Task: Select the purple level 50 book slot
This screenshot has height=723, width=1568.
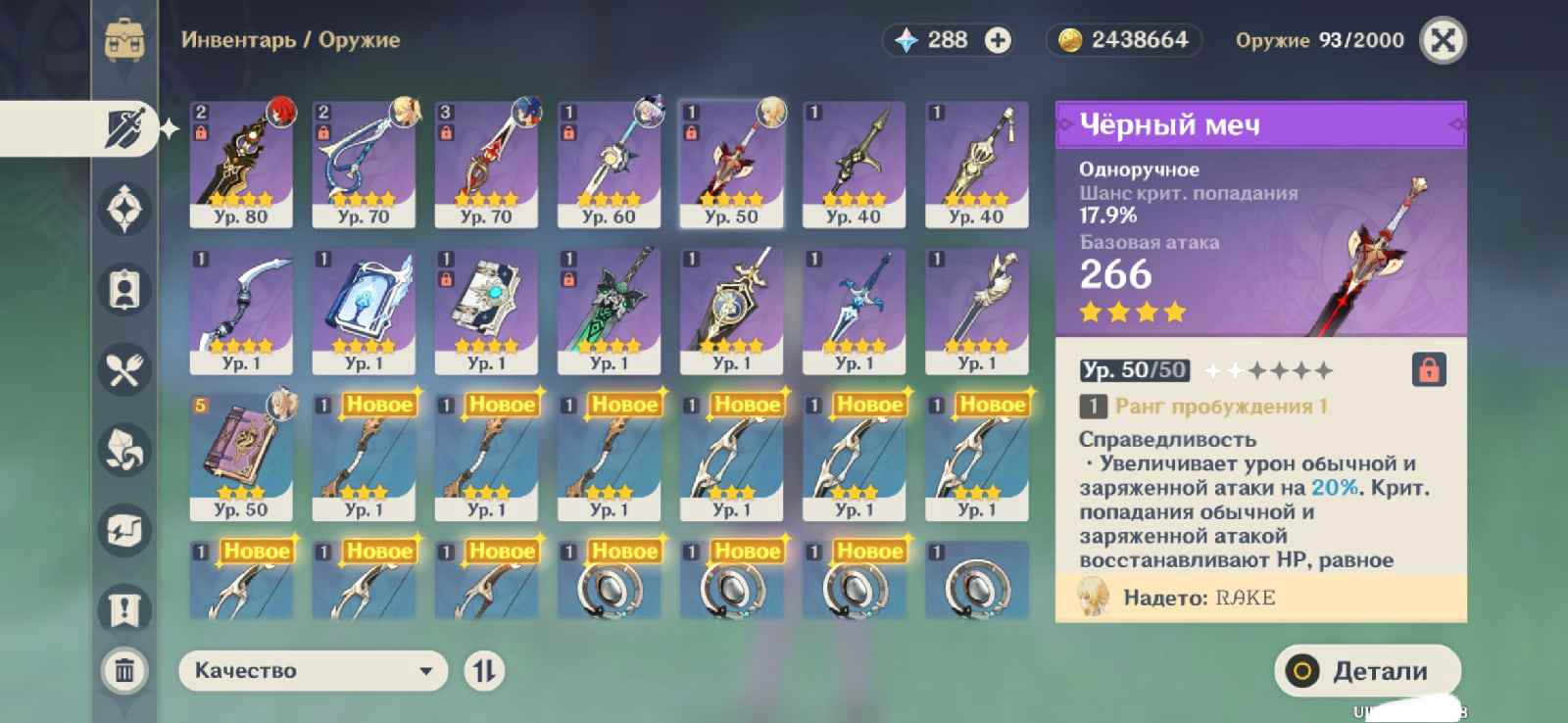Action: pyautogui.click(x=241, y=457)
